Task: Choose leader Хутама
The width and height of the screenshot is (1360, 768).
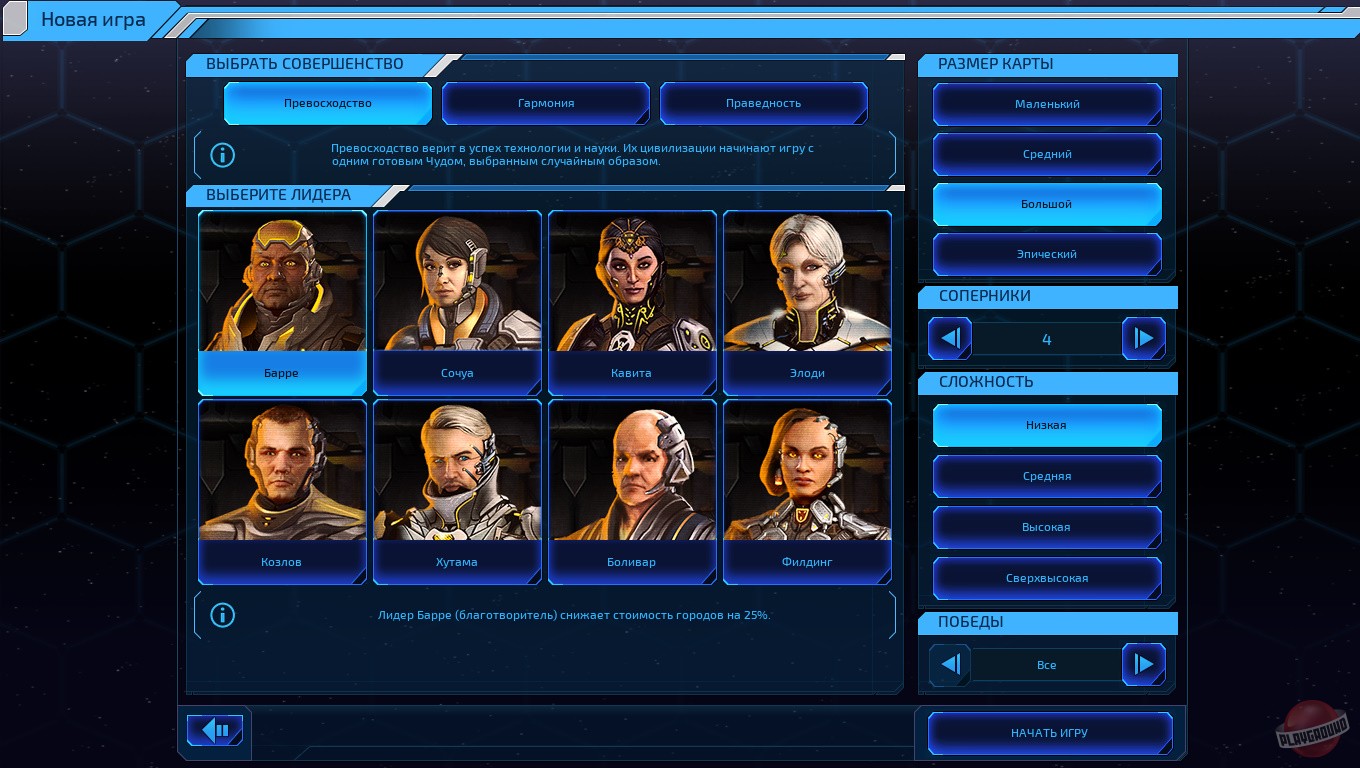Action: click(457, 490)
